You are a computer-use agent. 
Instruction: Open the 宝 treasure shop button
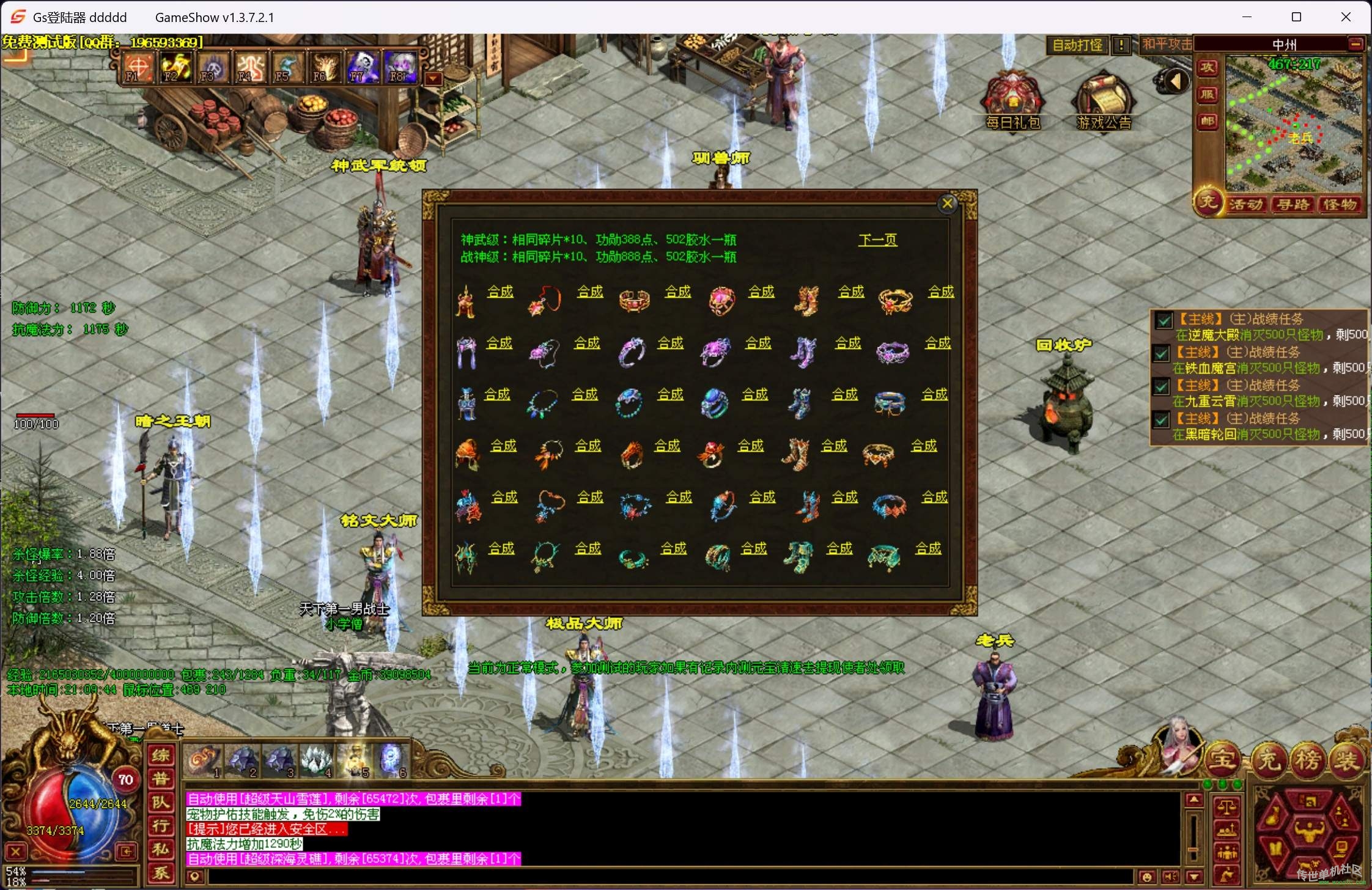coord(1222,759)
